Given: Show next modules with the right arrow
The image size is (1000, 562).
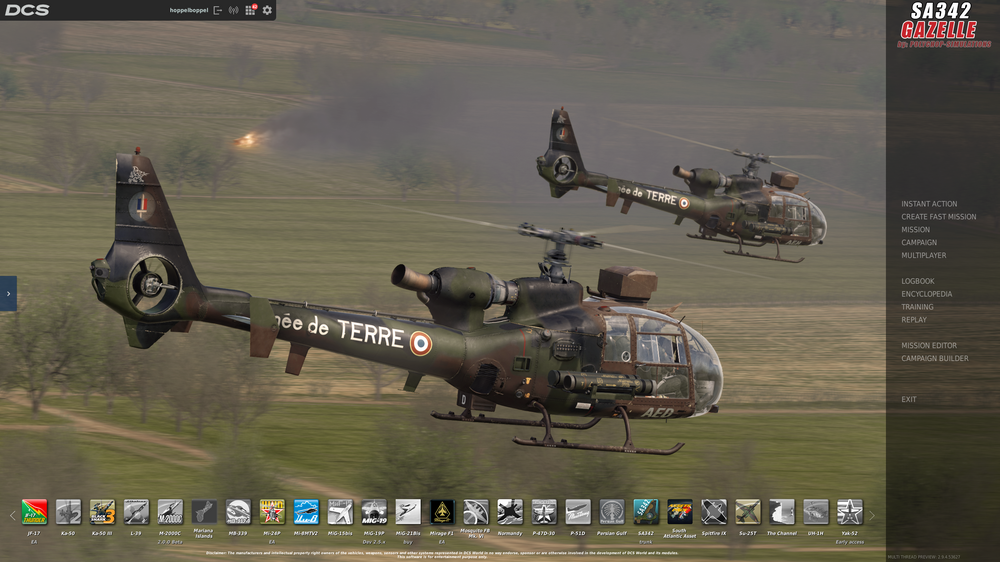Looking at the screenshot, I should pyautogui.click(x=872, y=516).
